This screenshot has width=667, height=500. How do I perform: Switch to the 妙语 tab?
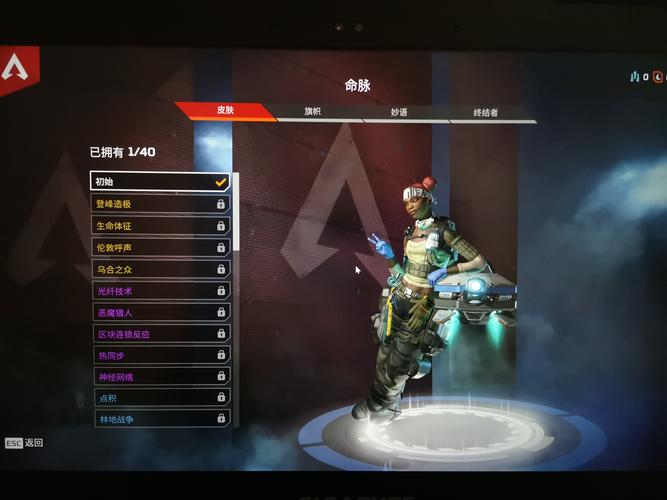click(x=399, y=112)
